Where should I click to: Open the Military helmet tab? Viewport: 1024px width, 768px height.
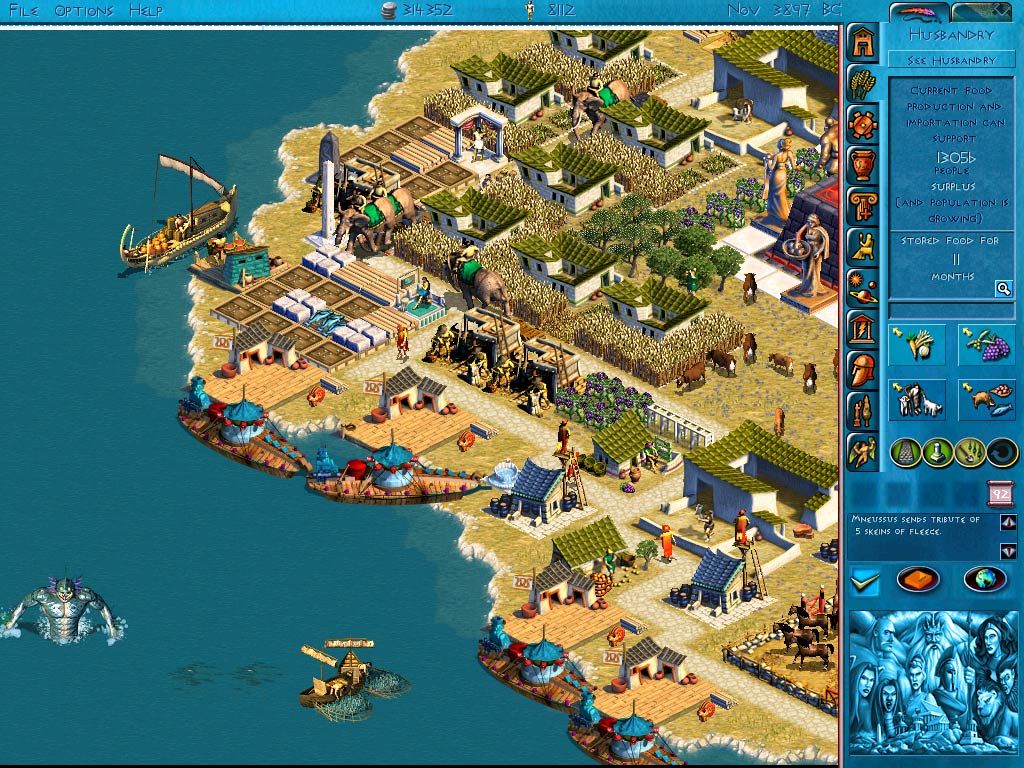pos(863,369)
